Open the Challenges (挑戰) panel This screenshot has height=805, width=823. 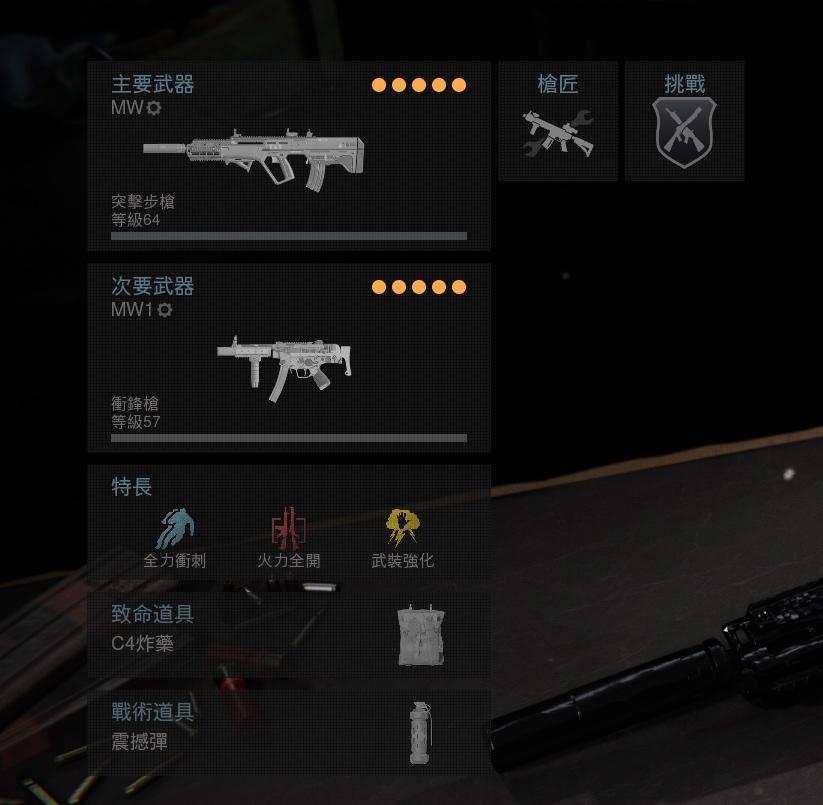click(685, 122)
